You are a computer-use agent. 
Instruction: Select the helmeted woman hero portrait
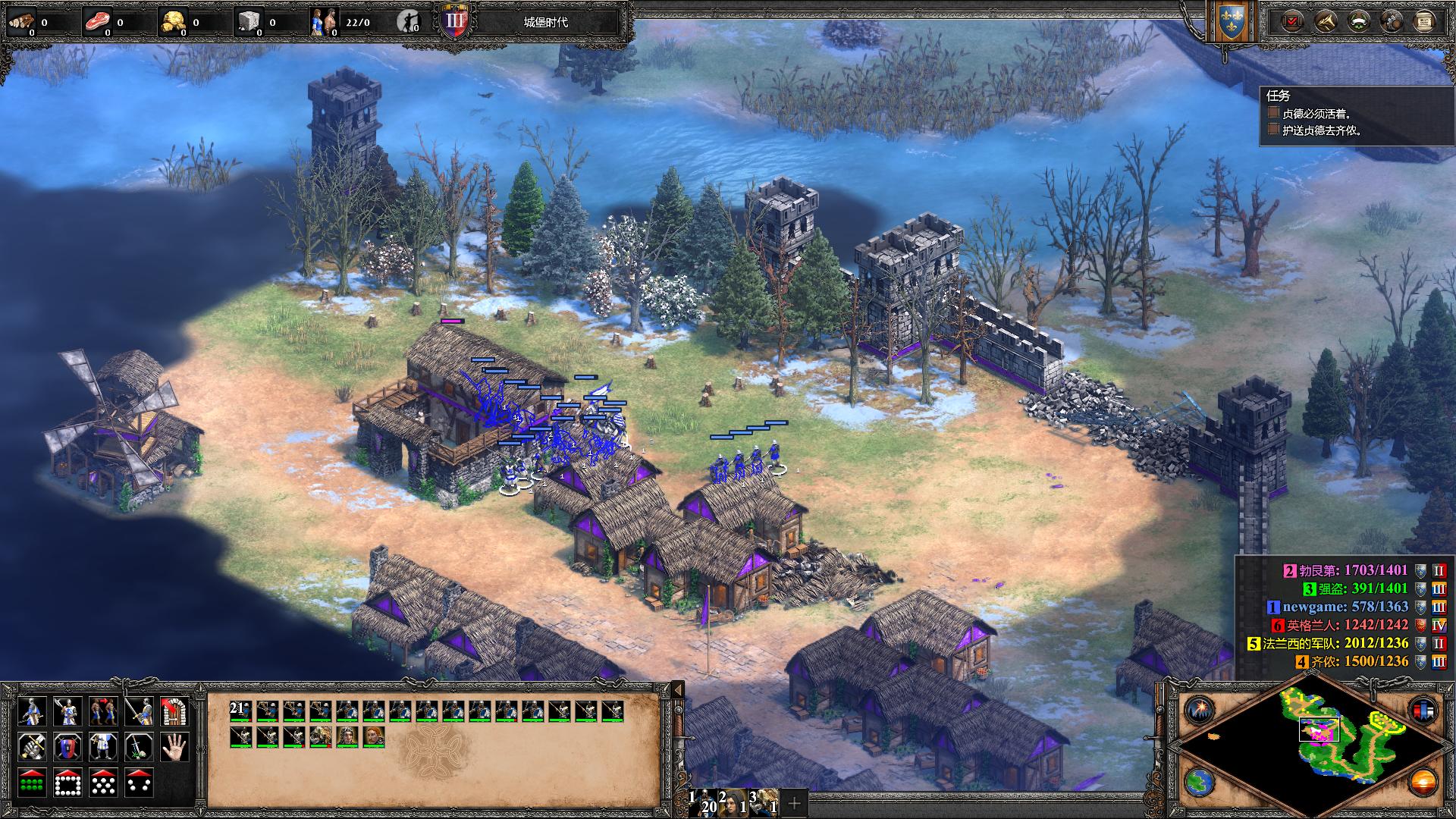coord(347,736)
